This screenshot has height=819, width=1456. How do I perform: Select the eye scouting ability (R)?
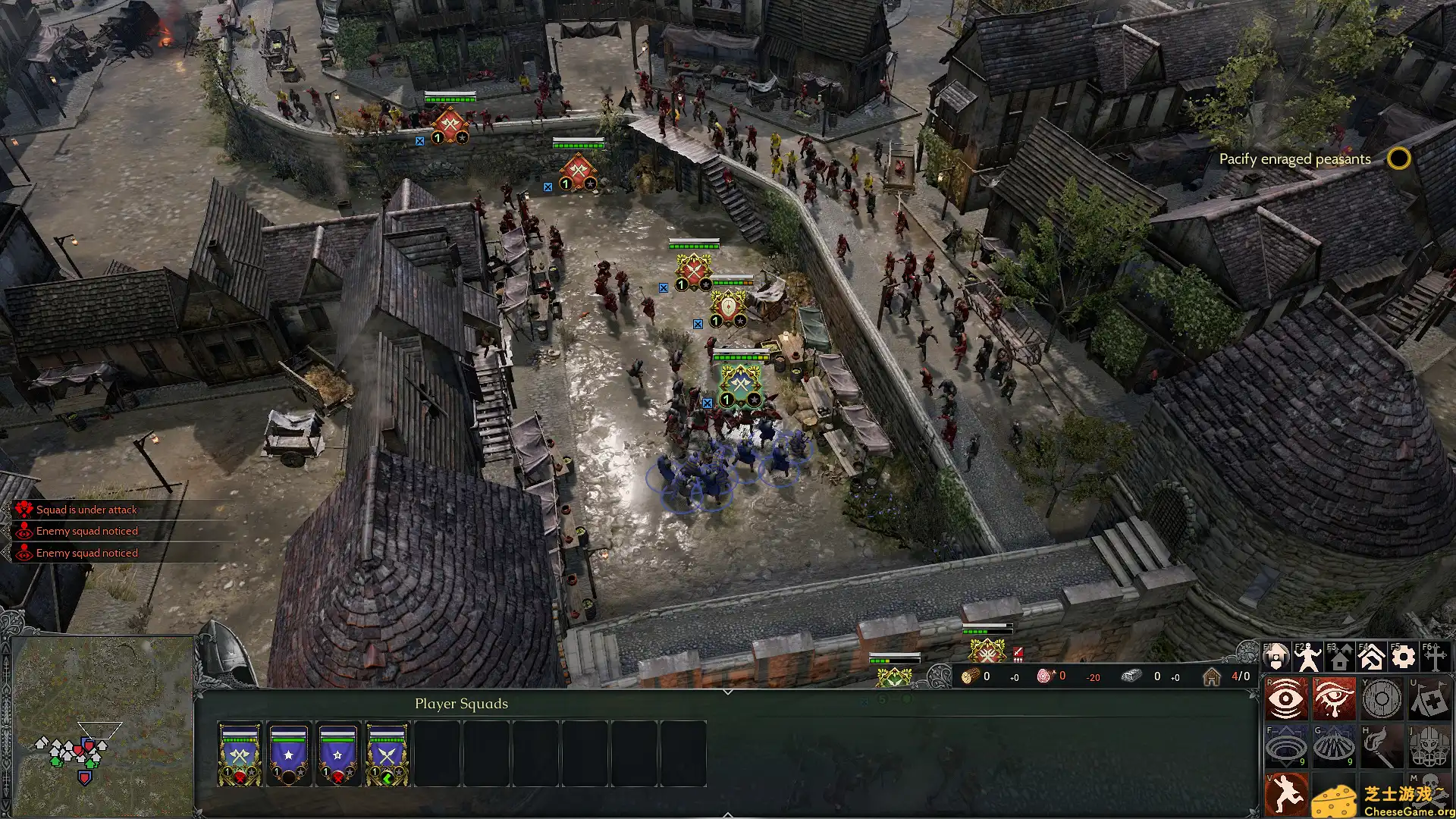click(x=1284, y=698)
